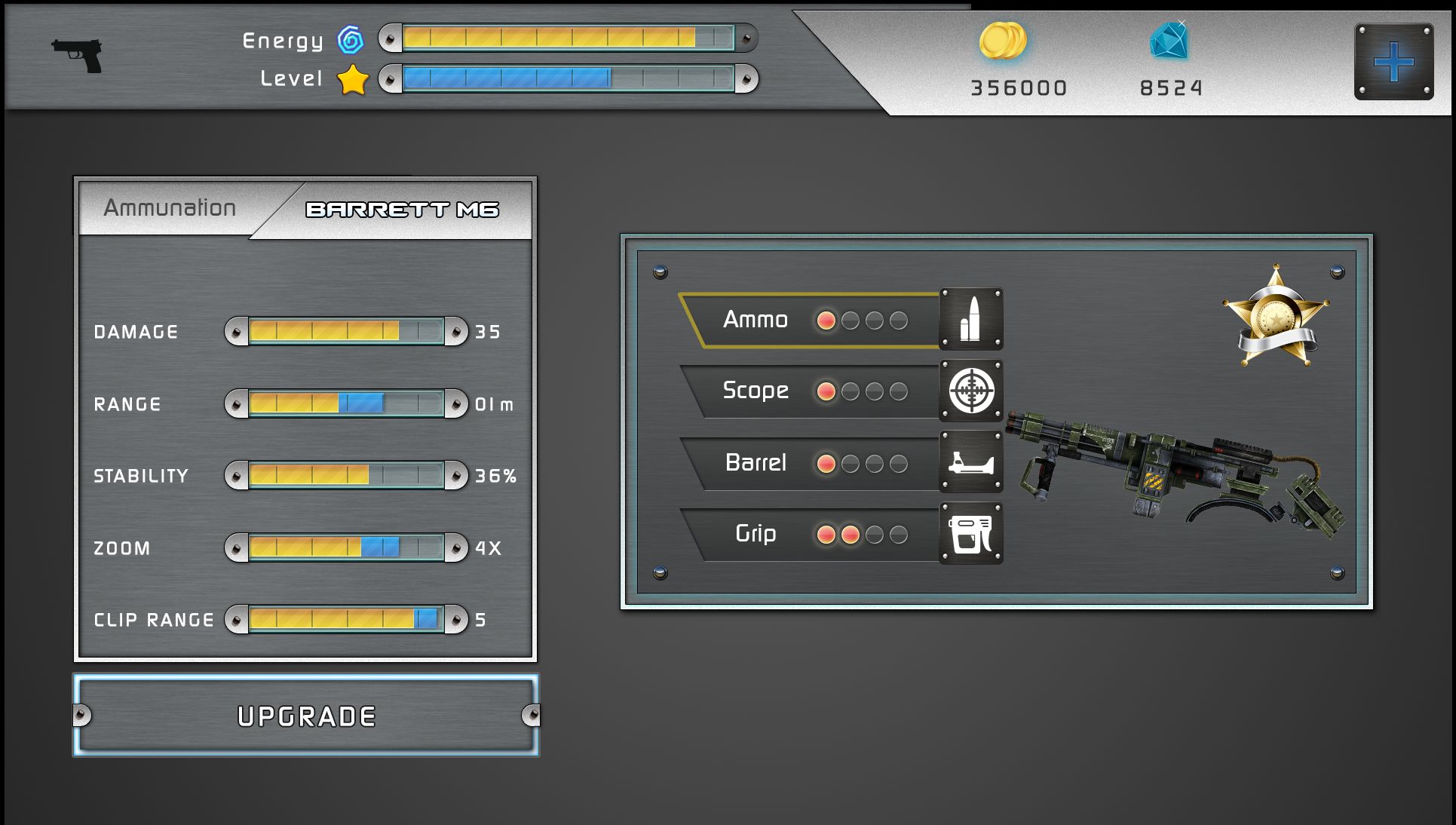Open the crosshair scope icon
The width and height of the screenshot is (1456, 825).
971,391
